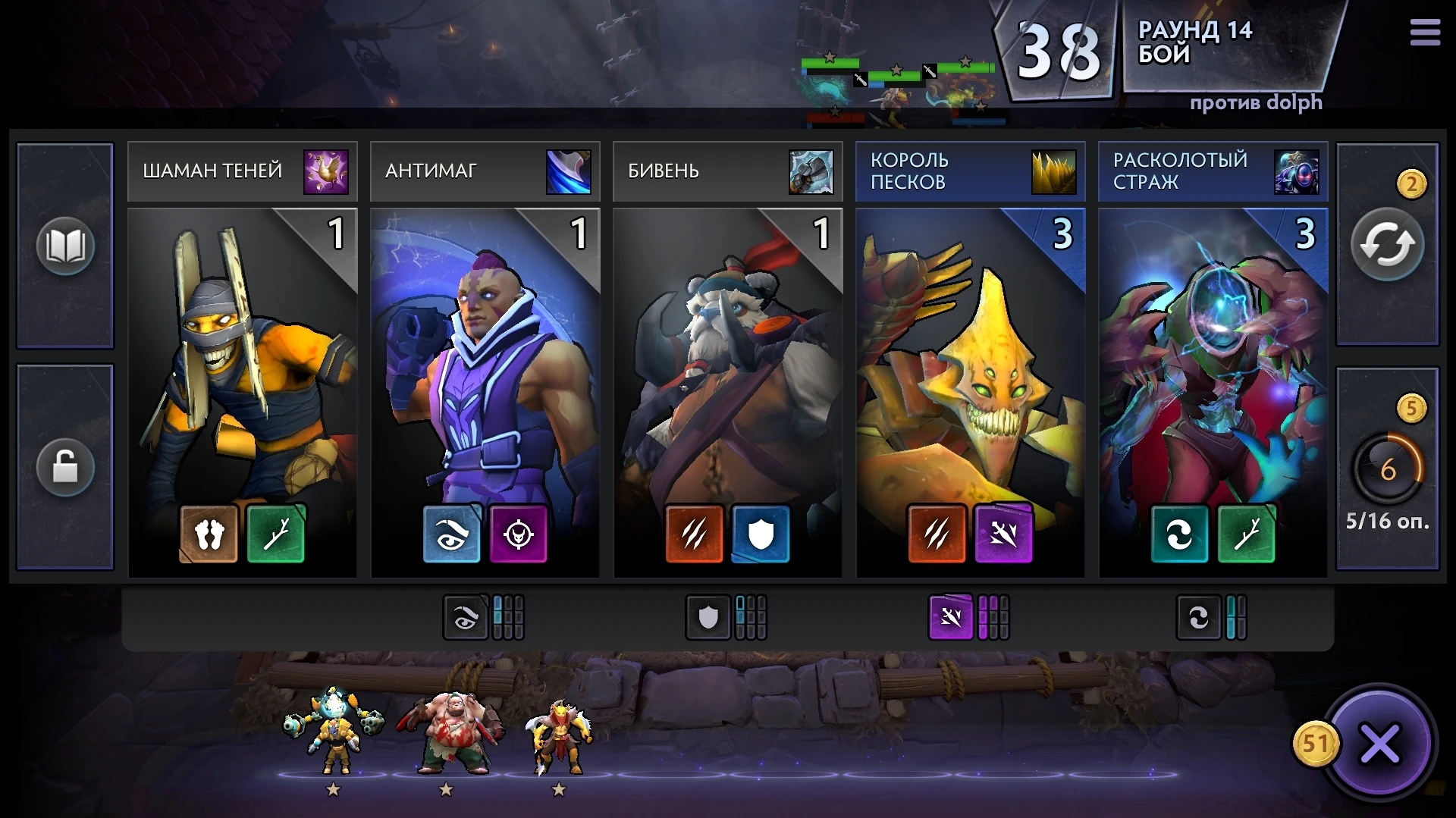Open the blue Scout eye icon under Anti-Mage
1456x818 pixels.
452,534
